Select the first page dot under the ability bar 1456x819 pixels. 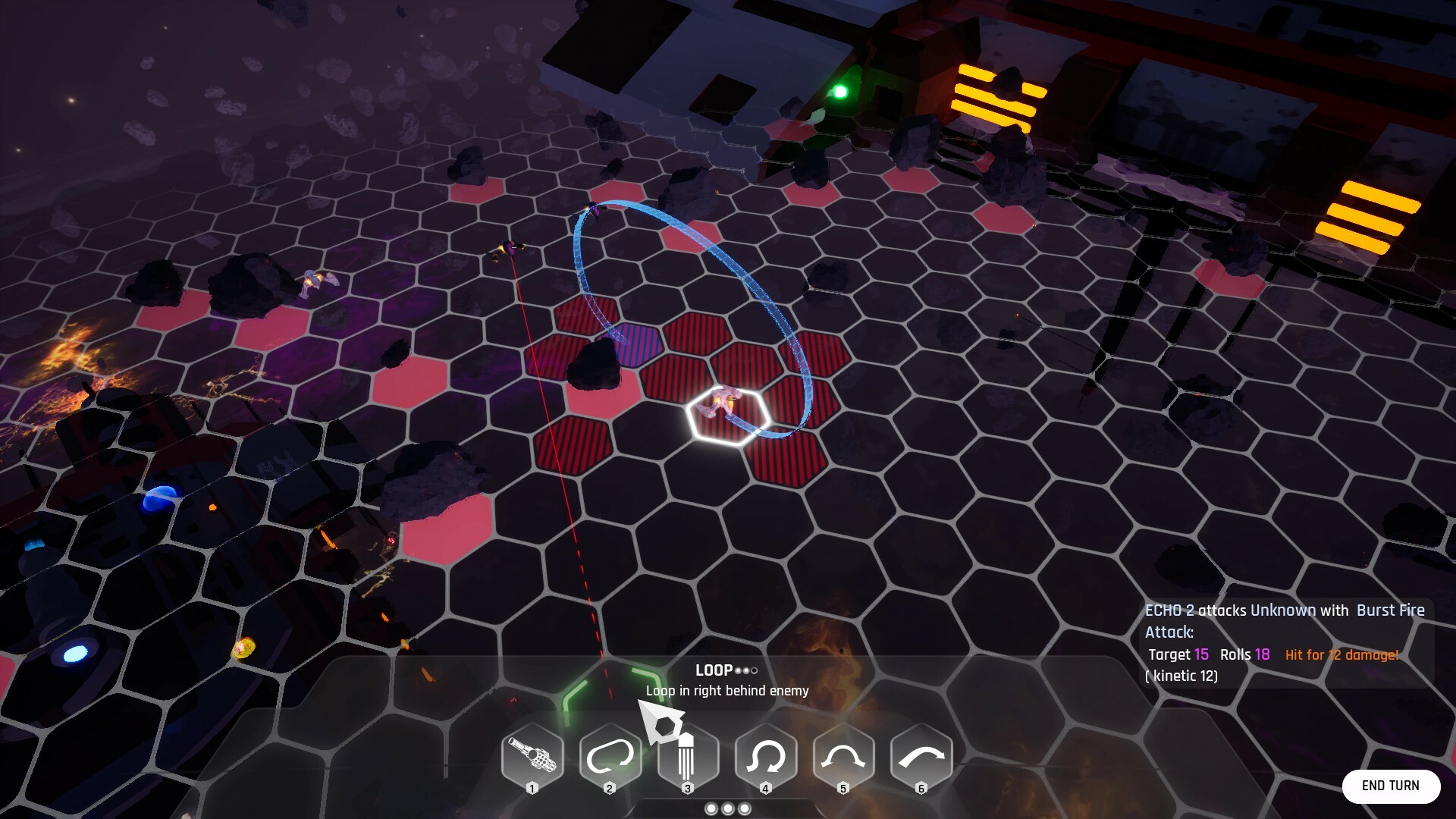click(x=711, y=809)
